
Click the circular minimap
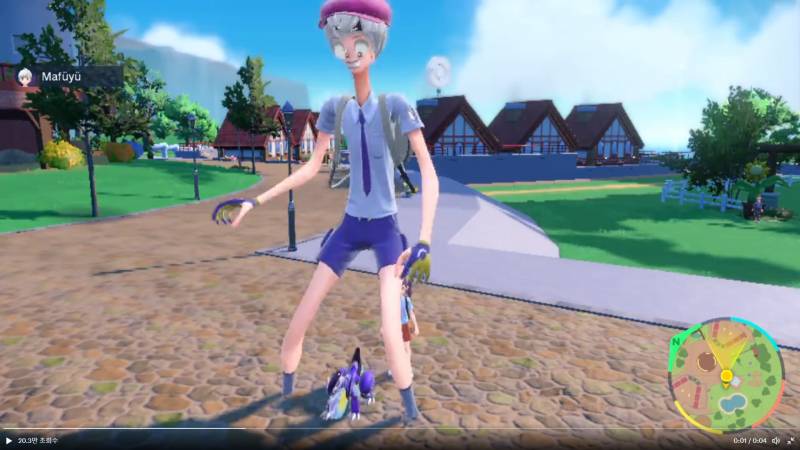[725, 375]
